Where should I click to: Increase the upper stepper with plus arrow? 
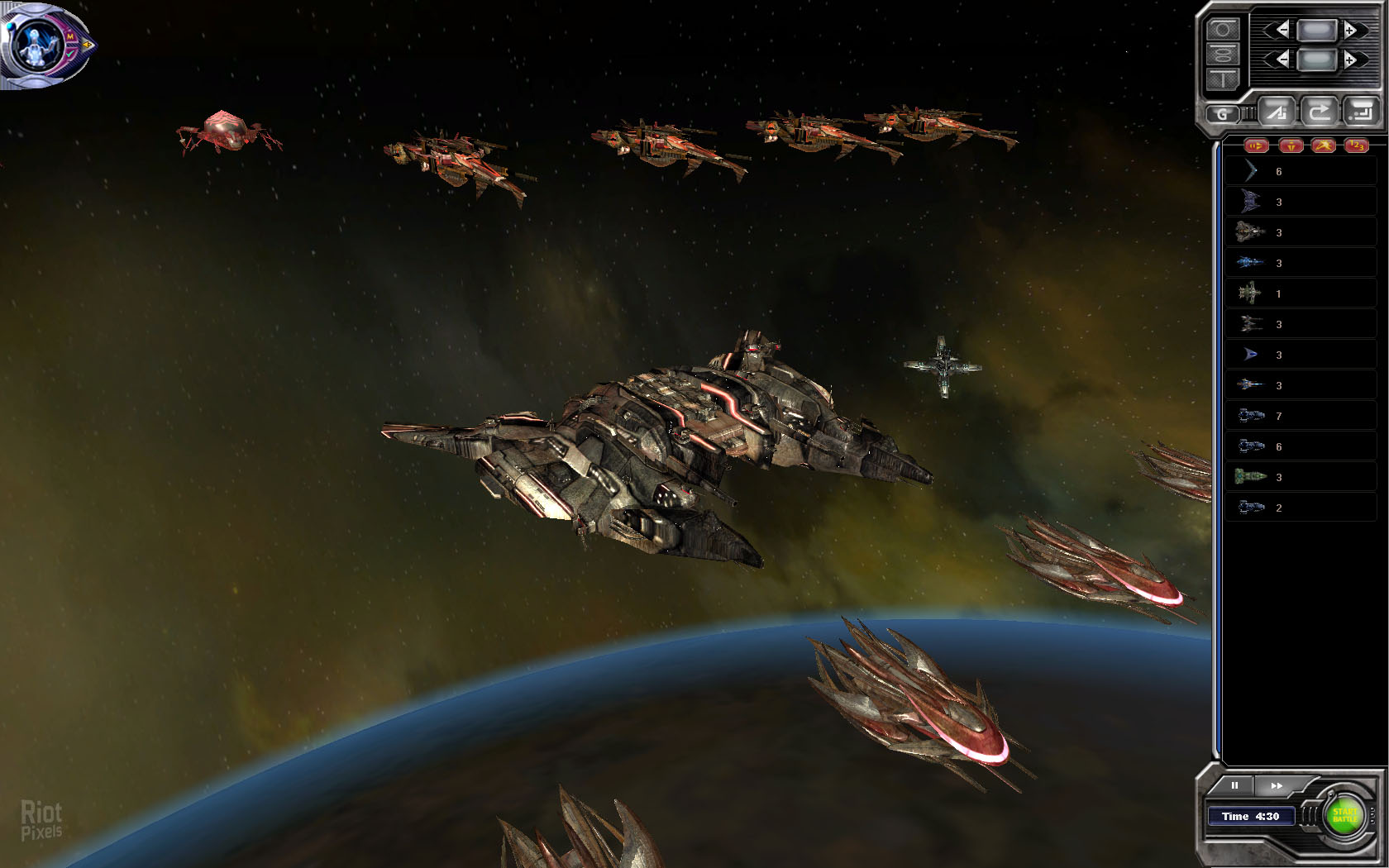point(1350,31)
